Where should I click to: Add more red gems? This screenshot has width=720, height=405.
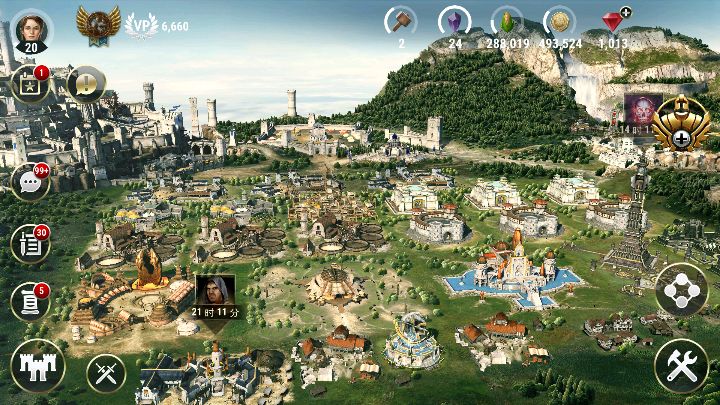coord(625,13)
